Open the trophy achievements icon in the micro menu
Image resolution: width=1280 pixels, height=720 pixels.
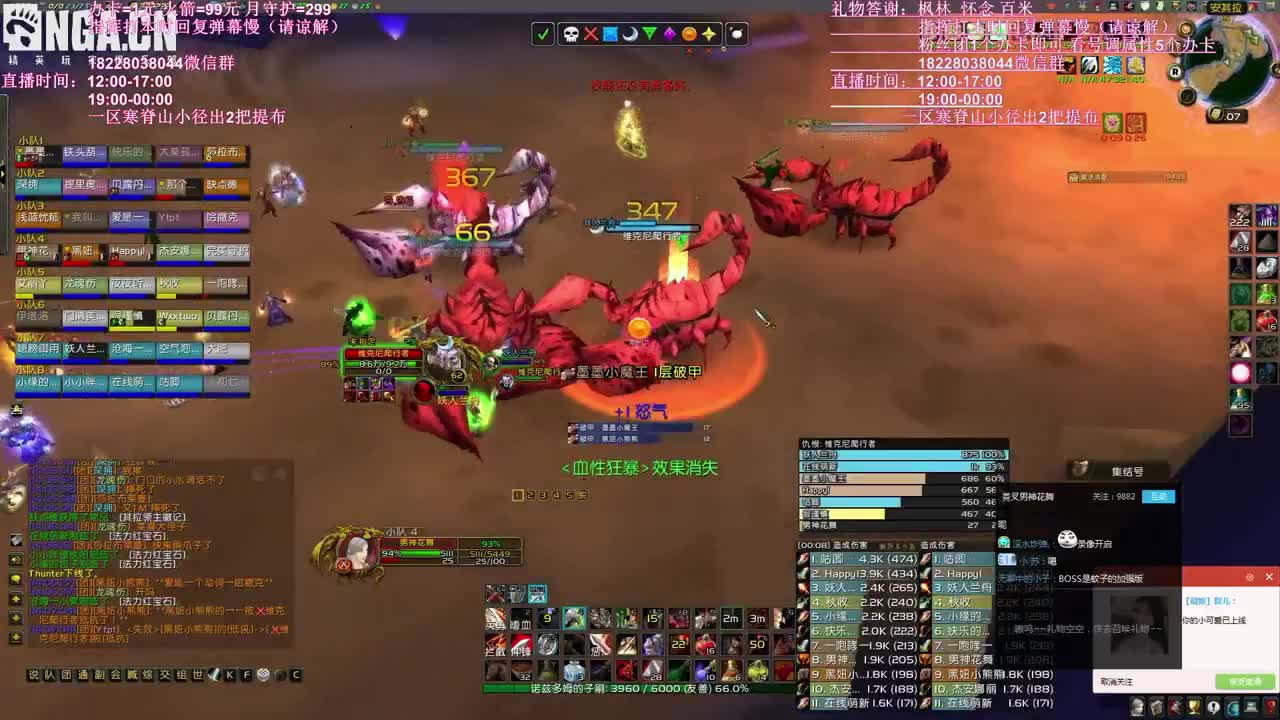(x=1194, y=706)
